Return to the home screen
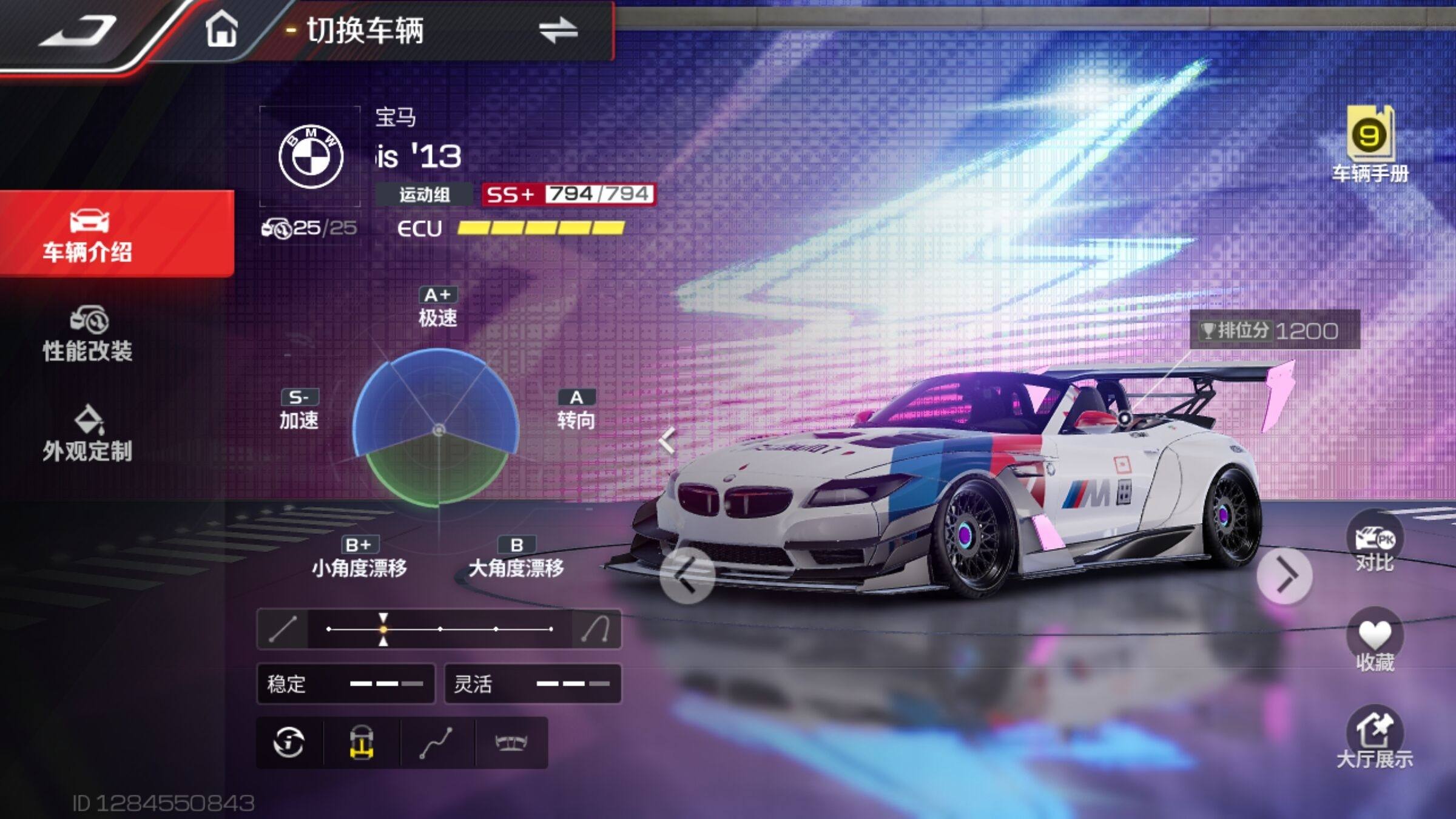Viewport: 1456px width, 819px height. click(221, 29)
